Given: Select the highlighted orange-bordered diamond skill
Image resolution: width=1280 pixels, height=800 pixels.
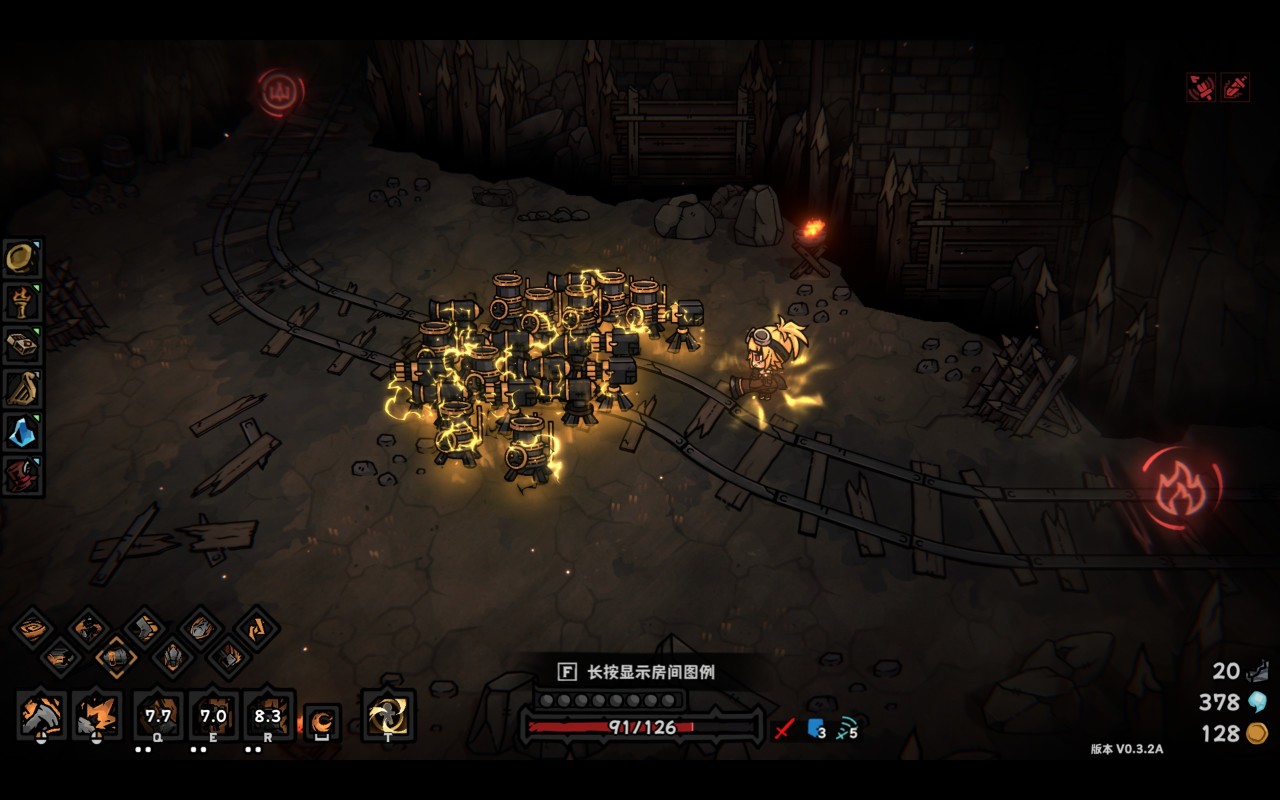Looking at the screenshot, I should coord(116,657).
